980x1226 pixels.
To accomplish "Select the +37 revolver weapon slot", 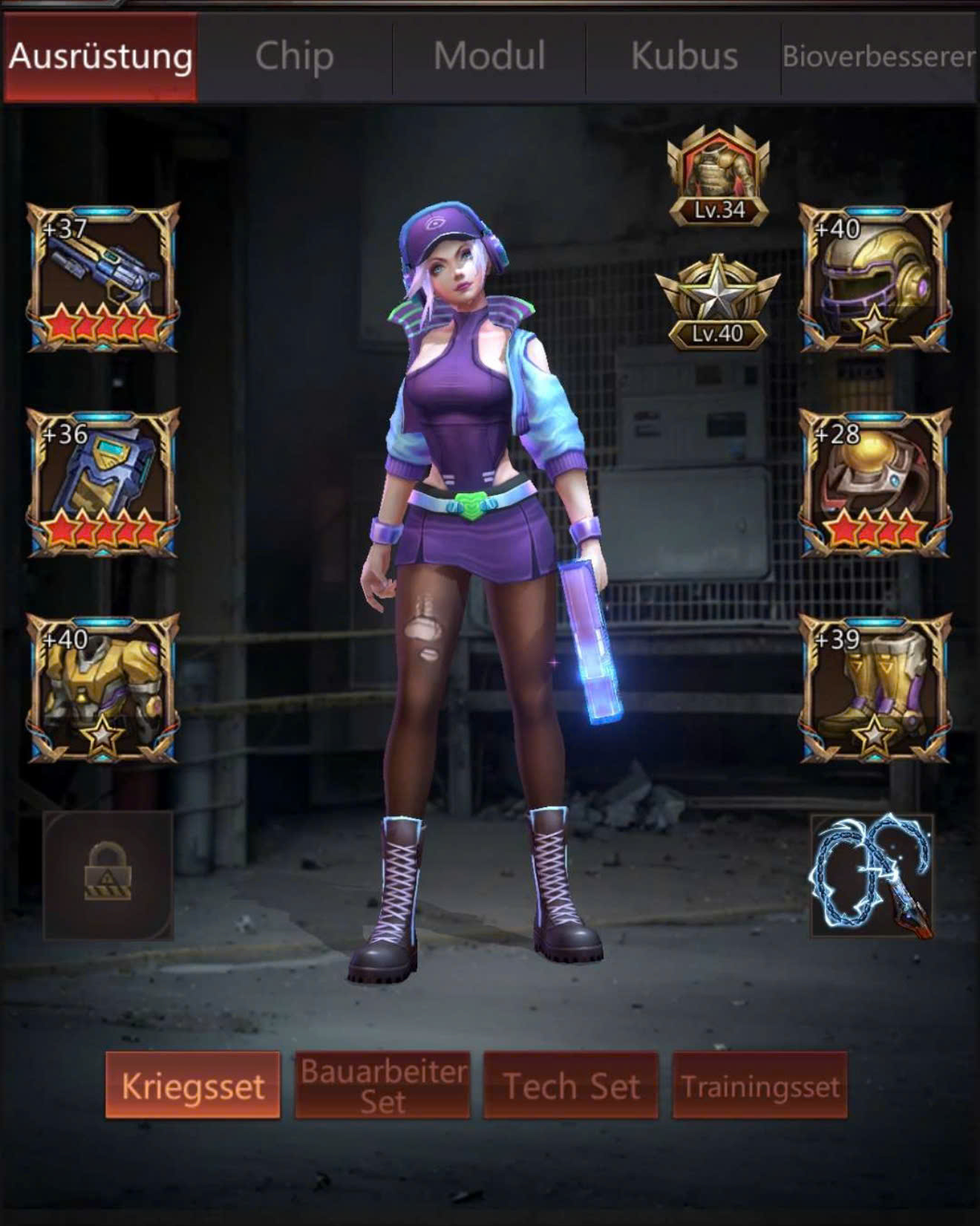I will click(103, 277).
